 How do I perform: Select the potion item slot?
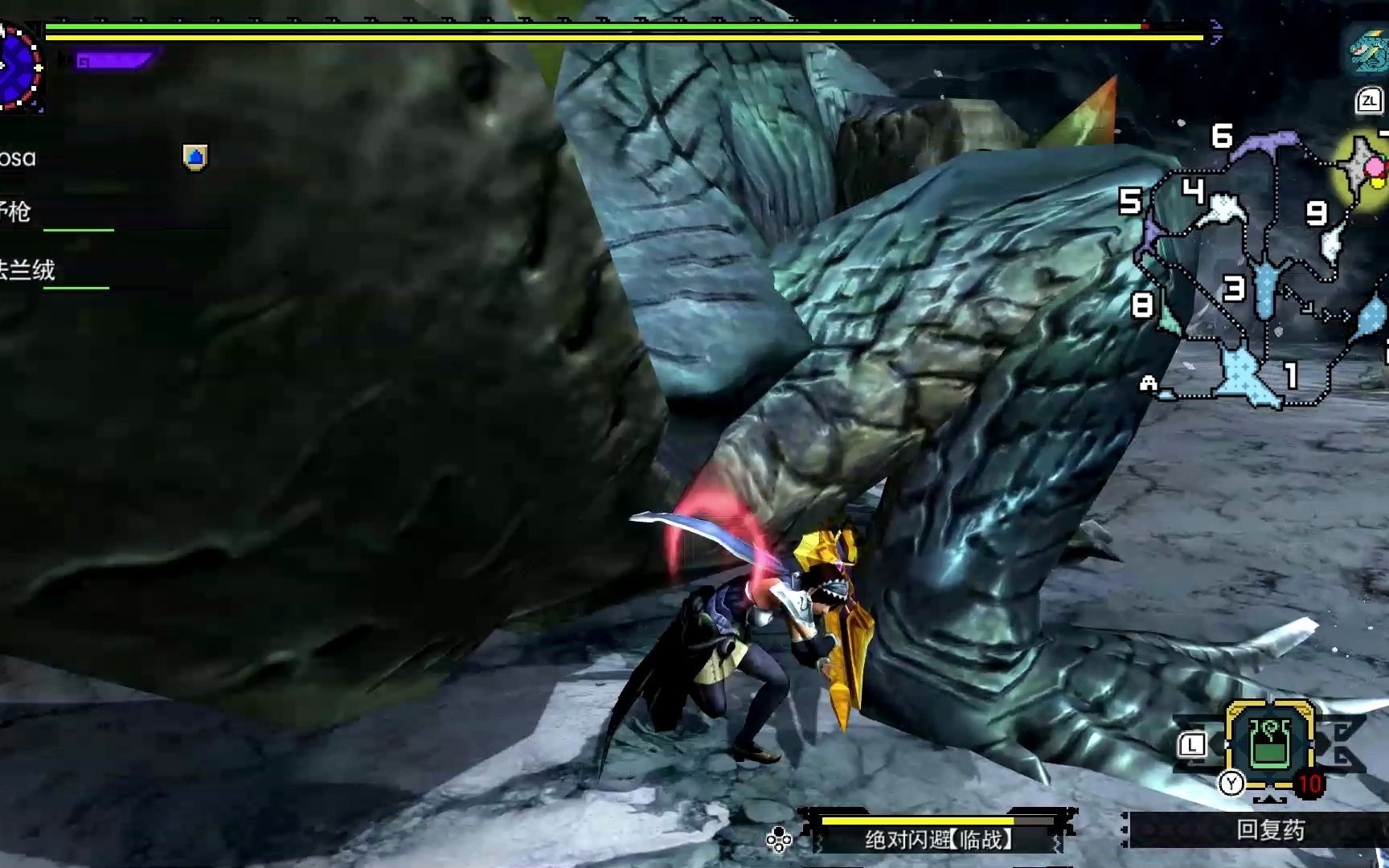coord(1270,742)
